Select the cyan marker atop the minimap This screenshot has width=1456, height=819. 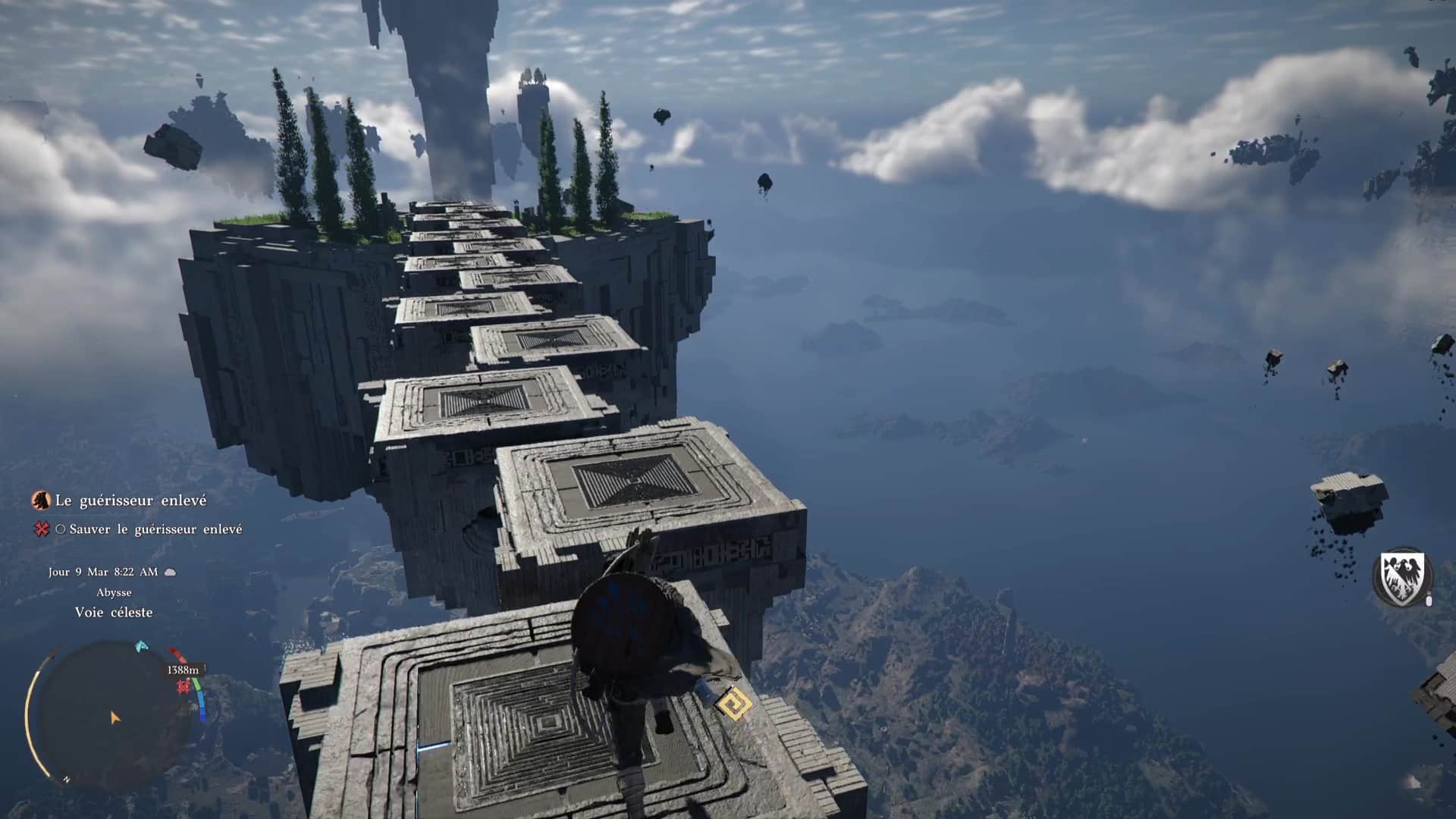pos(141,647)
